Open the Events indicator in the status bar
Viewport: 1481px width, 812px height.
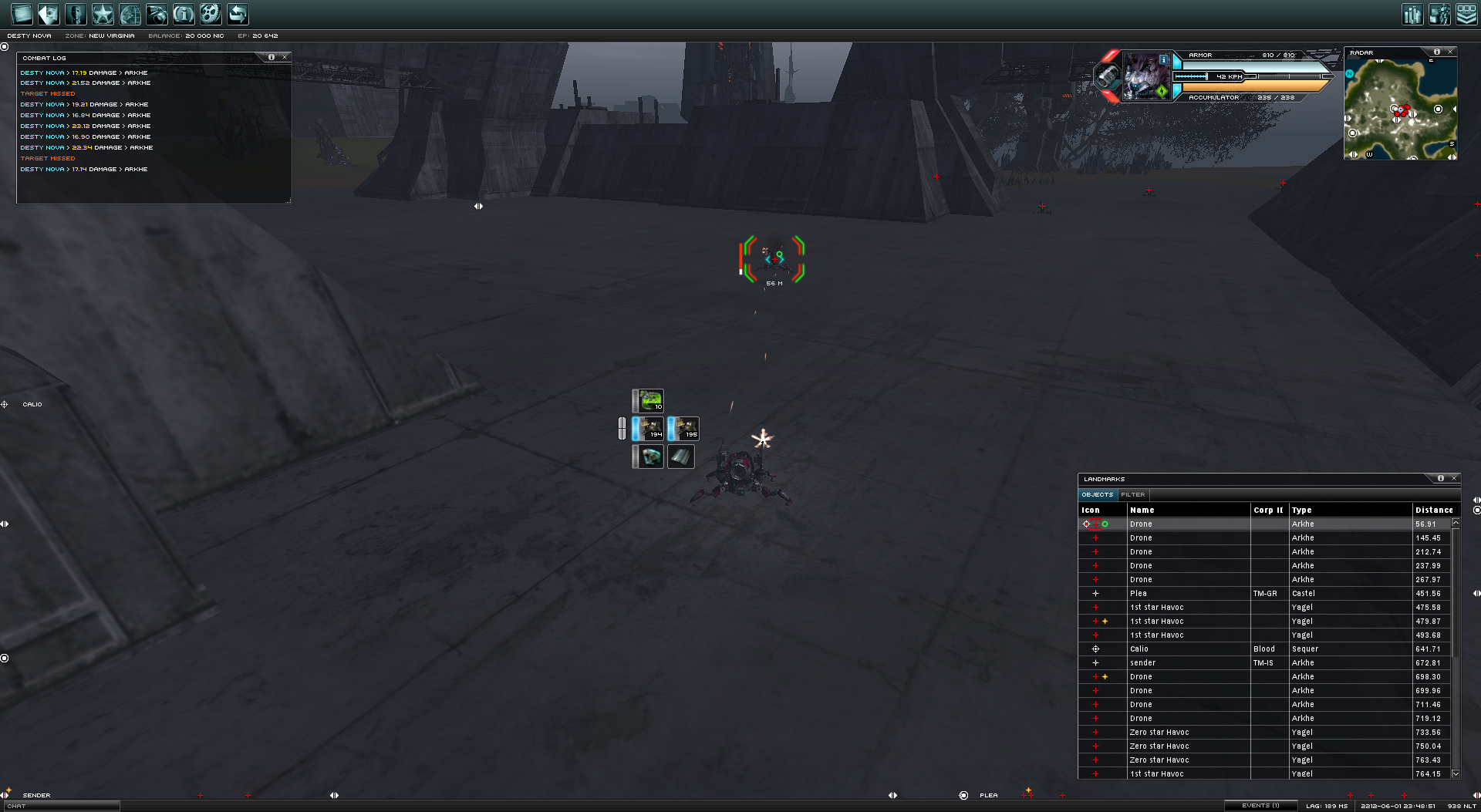[1260, 806]
